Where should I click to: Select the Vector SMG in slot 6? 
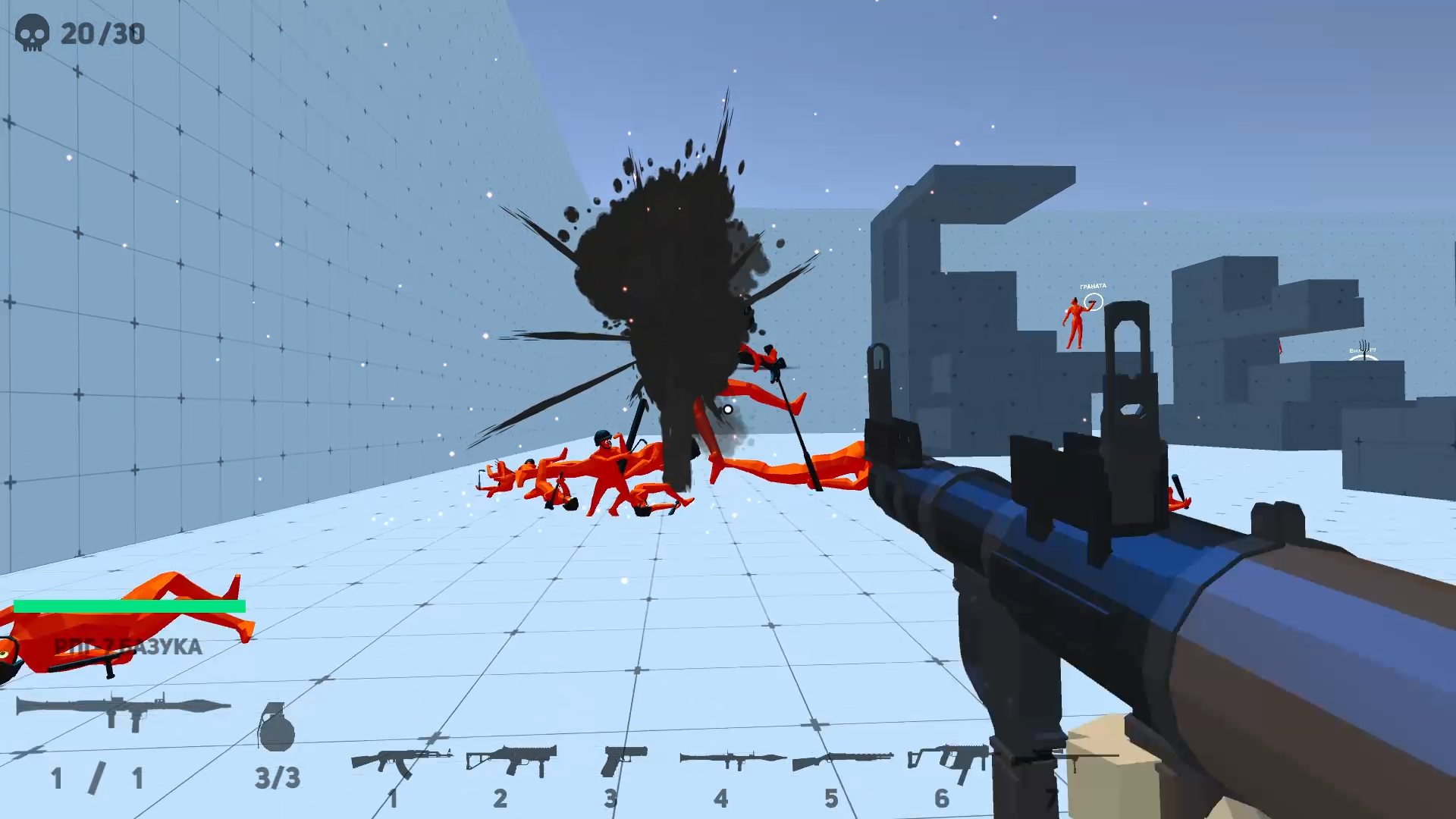click(946, 757)
